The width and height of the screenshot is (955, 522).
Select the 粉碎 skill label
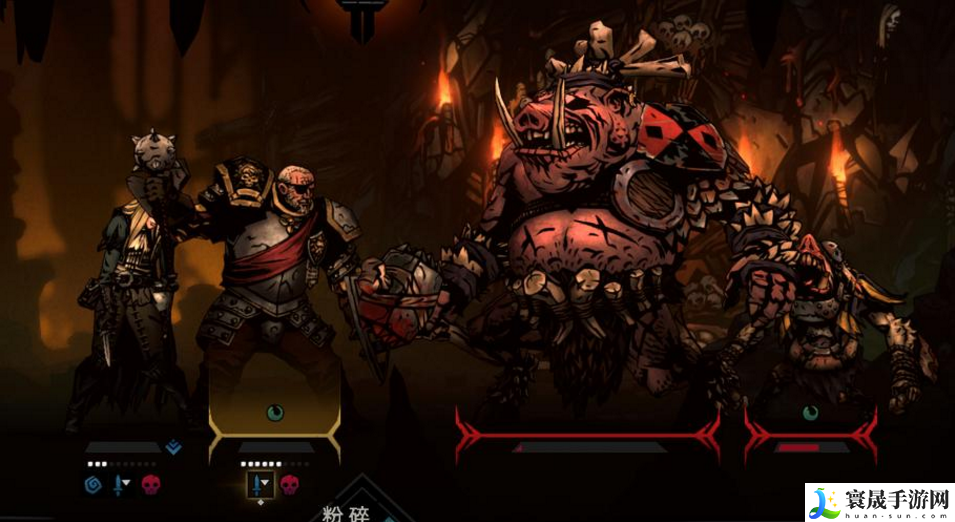(347, 513)
